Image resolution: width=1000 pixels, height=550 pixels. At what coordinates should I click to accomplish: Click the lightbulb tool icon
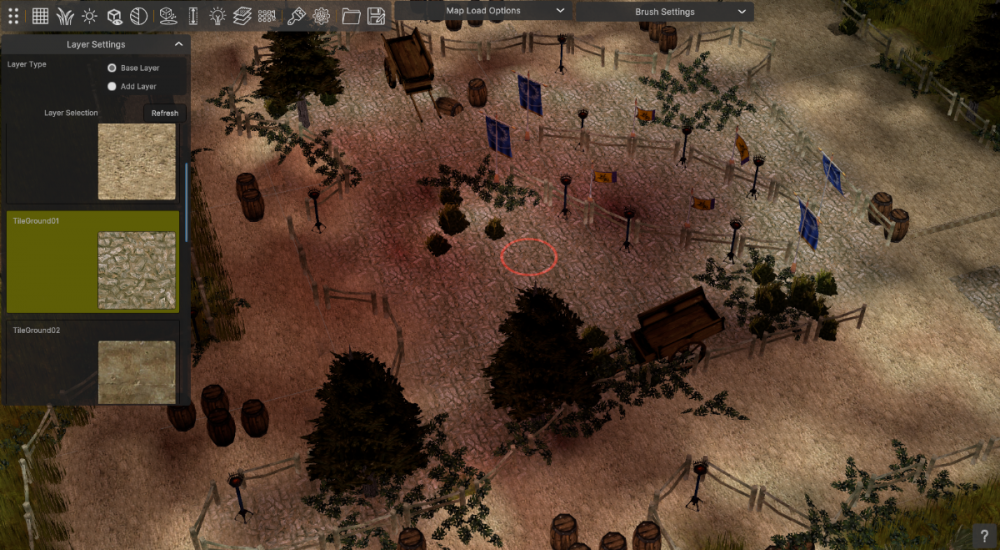[217, 15]
